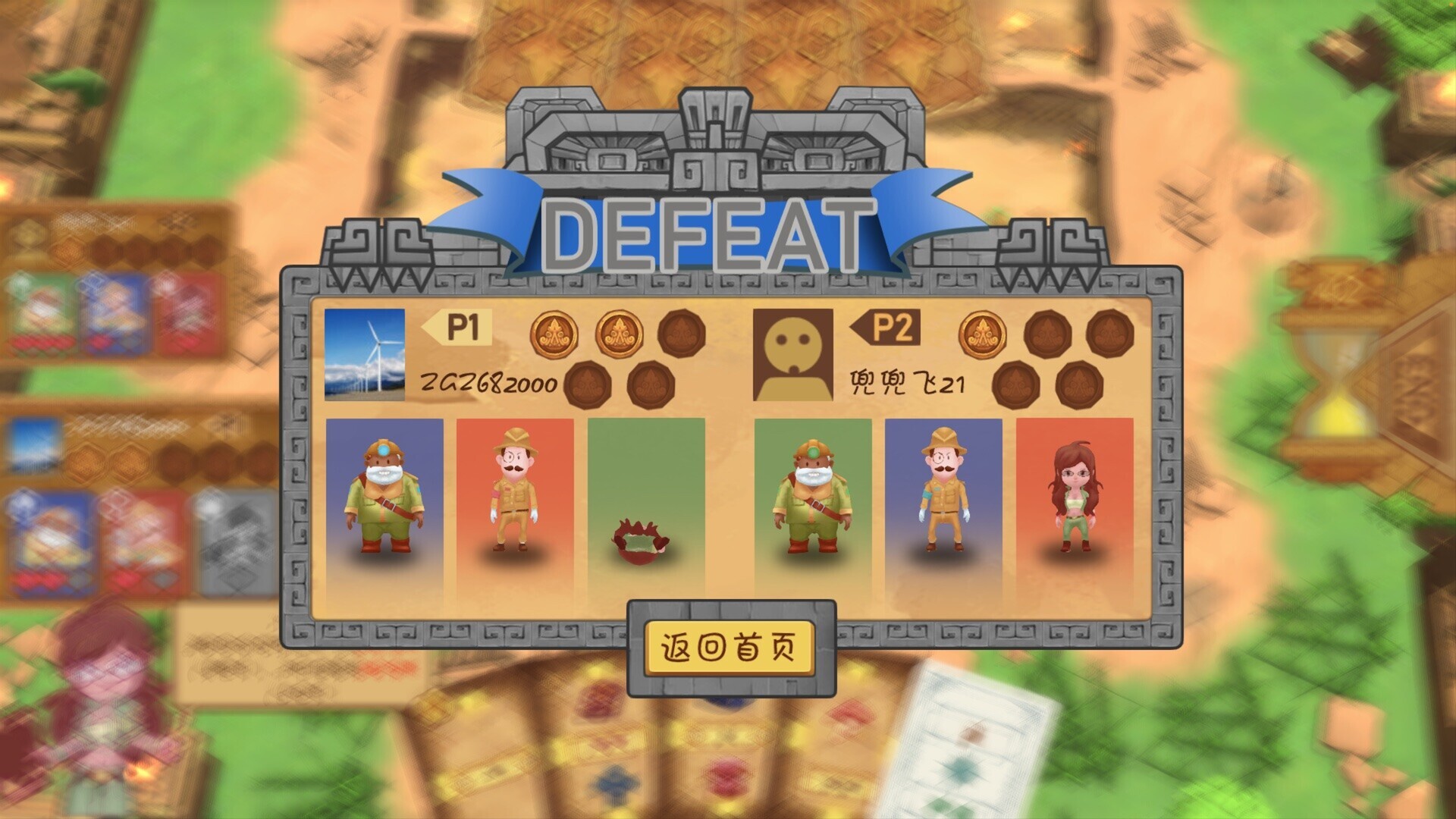Click P1's wind turbine avatar thumbnail
The width and height of the screenshot is (1456, 819).
(364, 356)
